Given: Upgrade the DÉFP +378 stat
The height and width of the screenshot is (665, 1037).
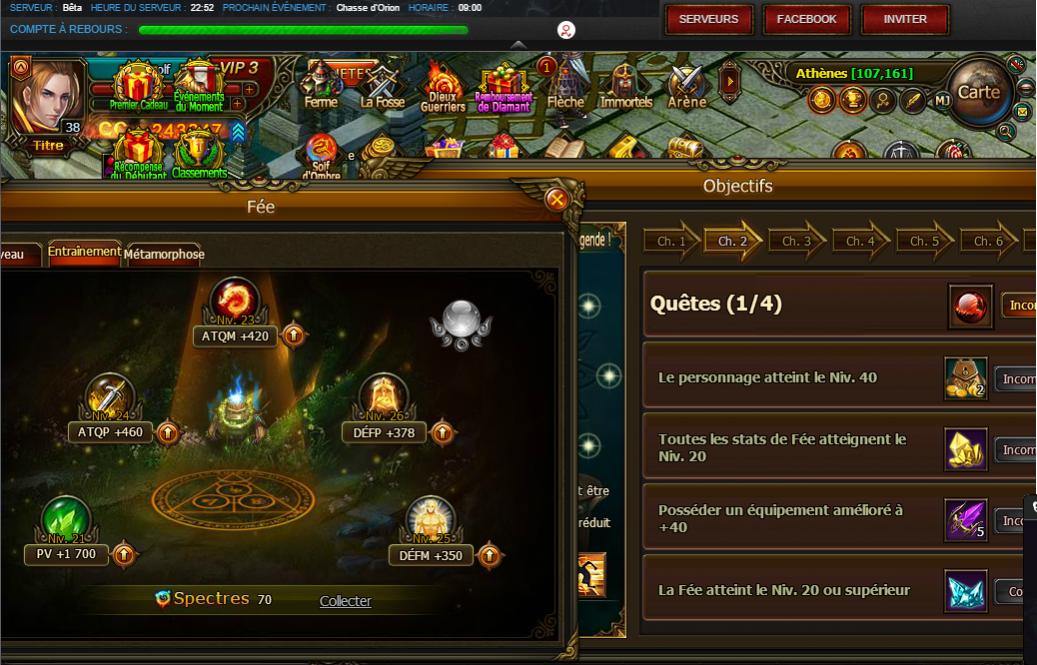Looking at the screenshot, I should point(442,433).
